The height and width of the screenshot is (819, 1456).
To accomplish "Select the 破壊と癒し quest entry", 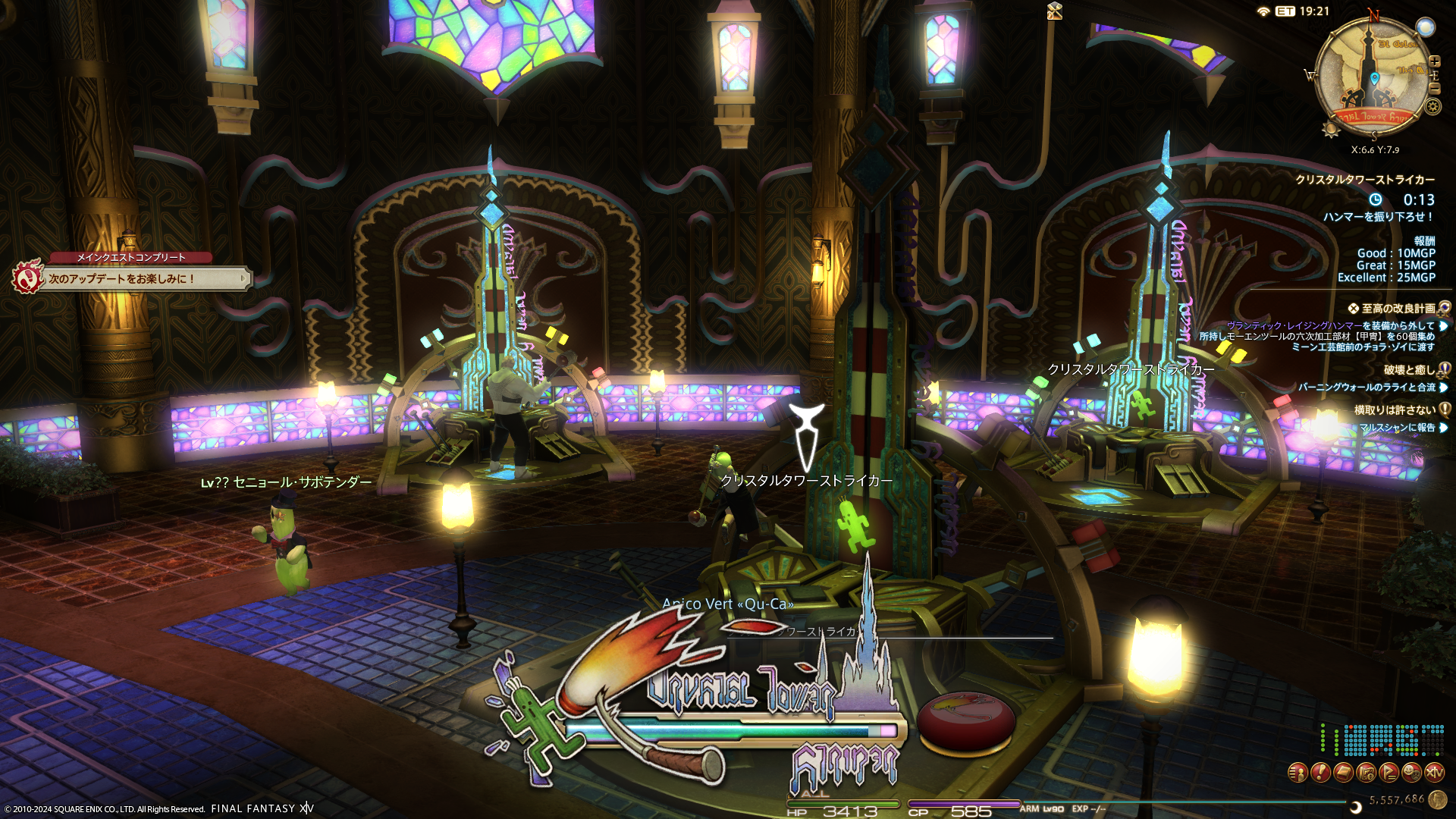I will click(1409, 370).
